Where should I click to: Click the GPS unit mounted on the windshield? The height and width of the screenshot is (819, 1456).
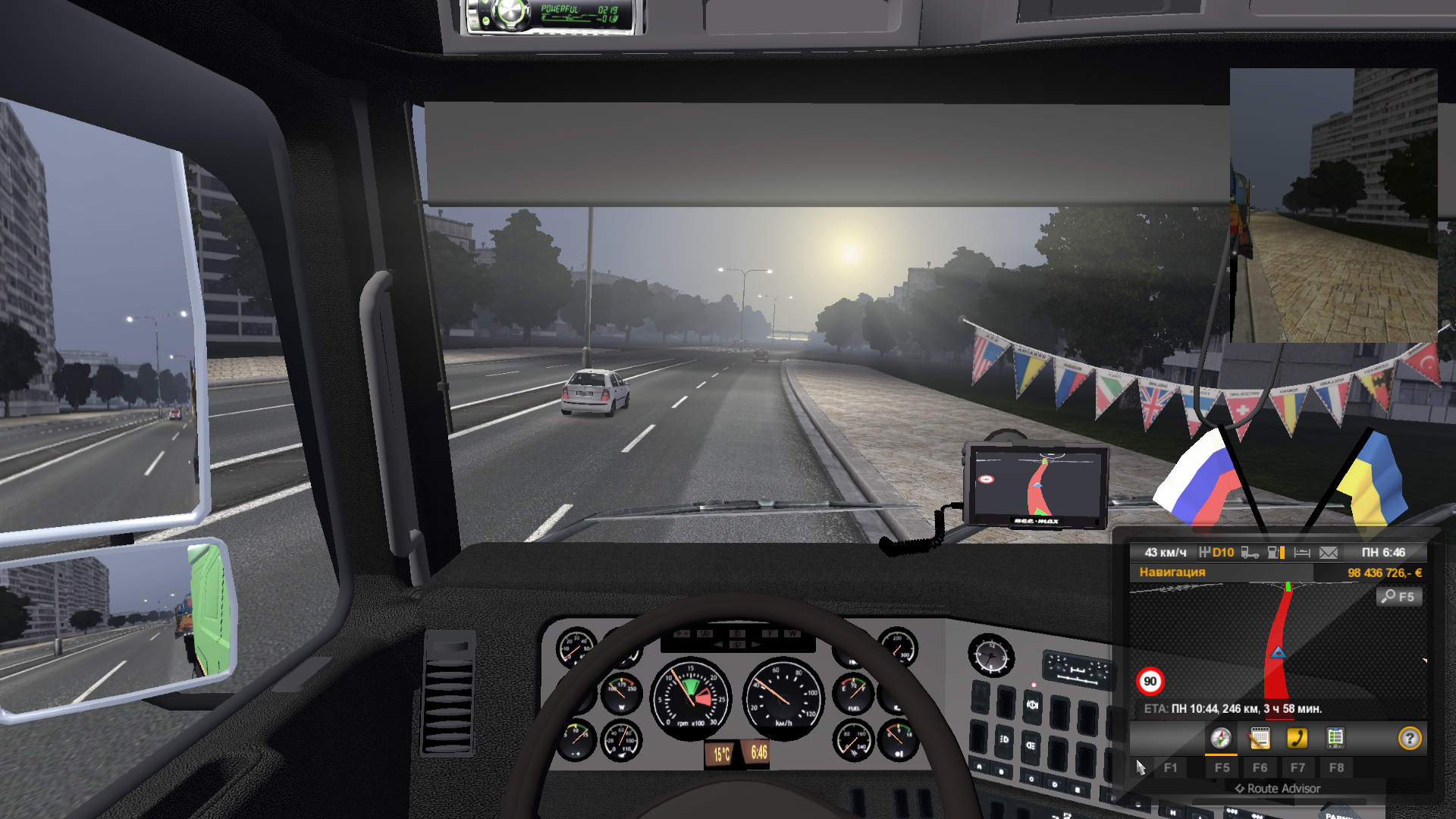1037,485
